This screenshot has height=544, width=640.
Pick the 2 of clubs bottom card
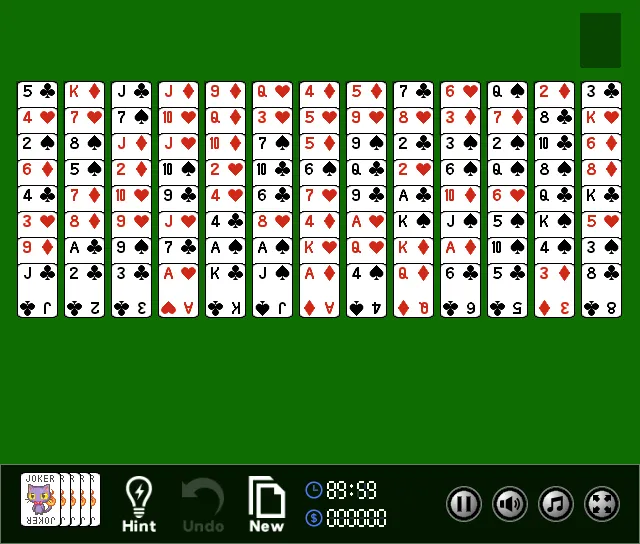point(83,290)
